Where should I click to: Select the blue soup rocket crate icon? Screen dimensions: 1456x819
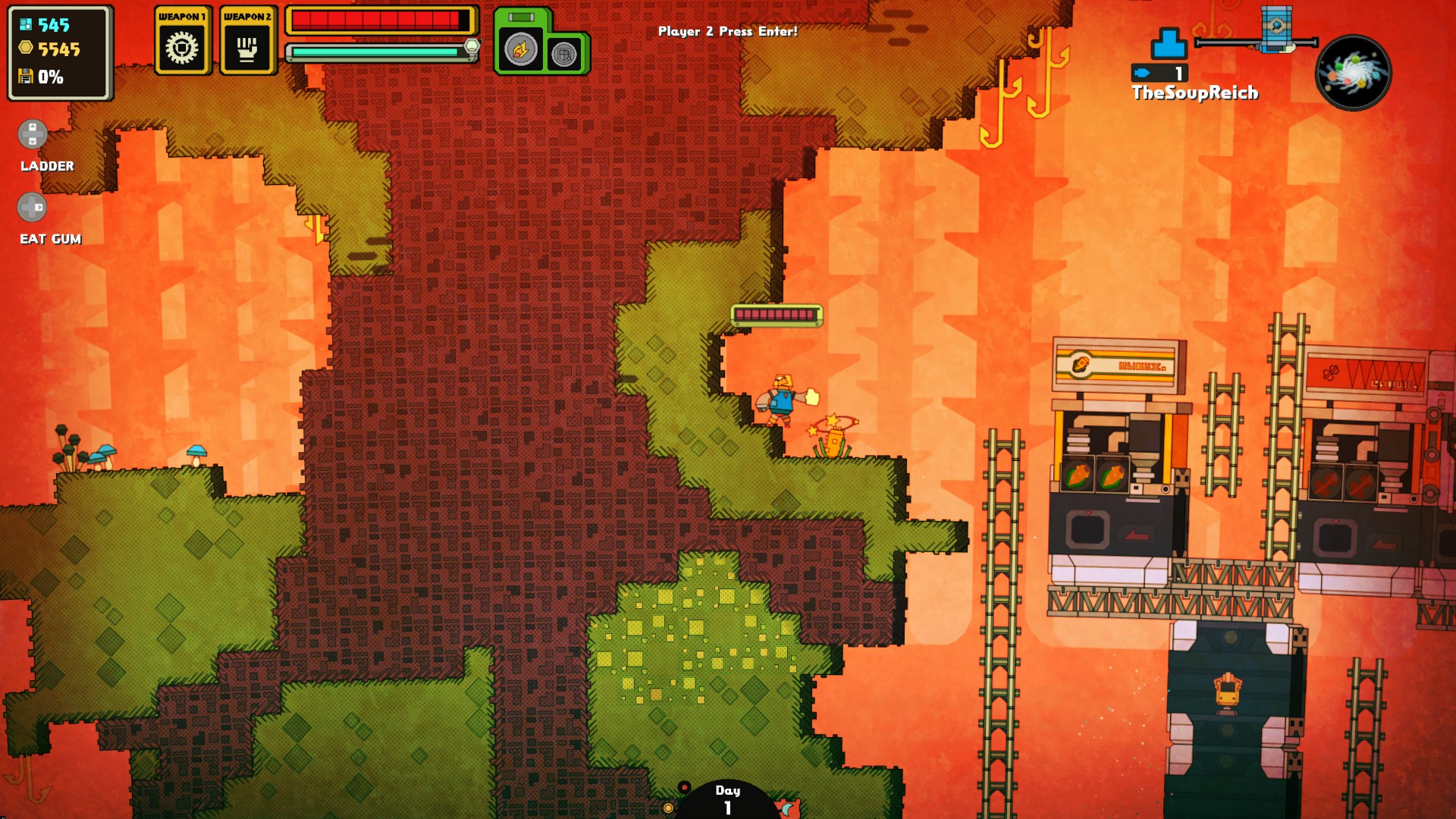(1276, 28)
